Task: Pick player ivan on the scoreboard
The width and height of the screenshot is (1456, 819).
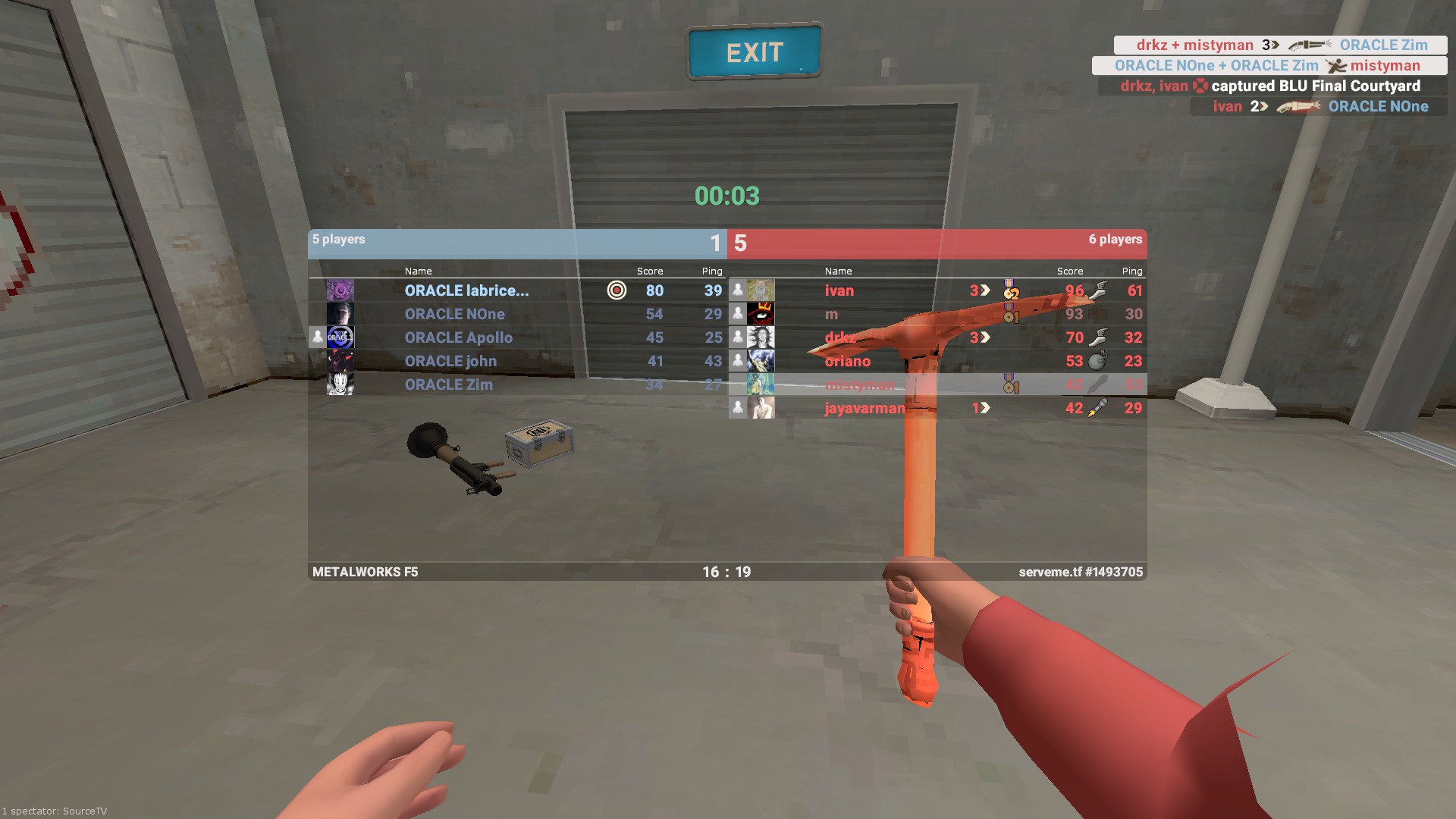Action: 839,290
